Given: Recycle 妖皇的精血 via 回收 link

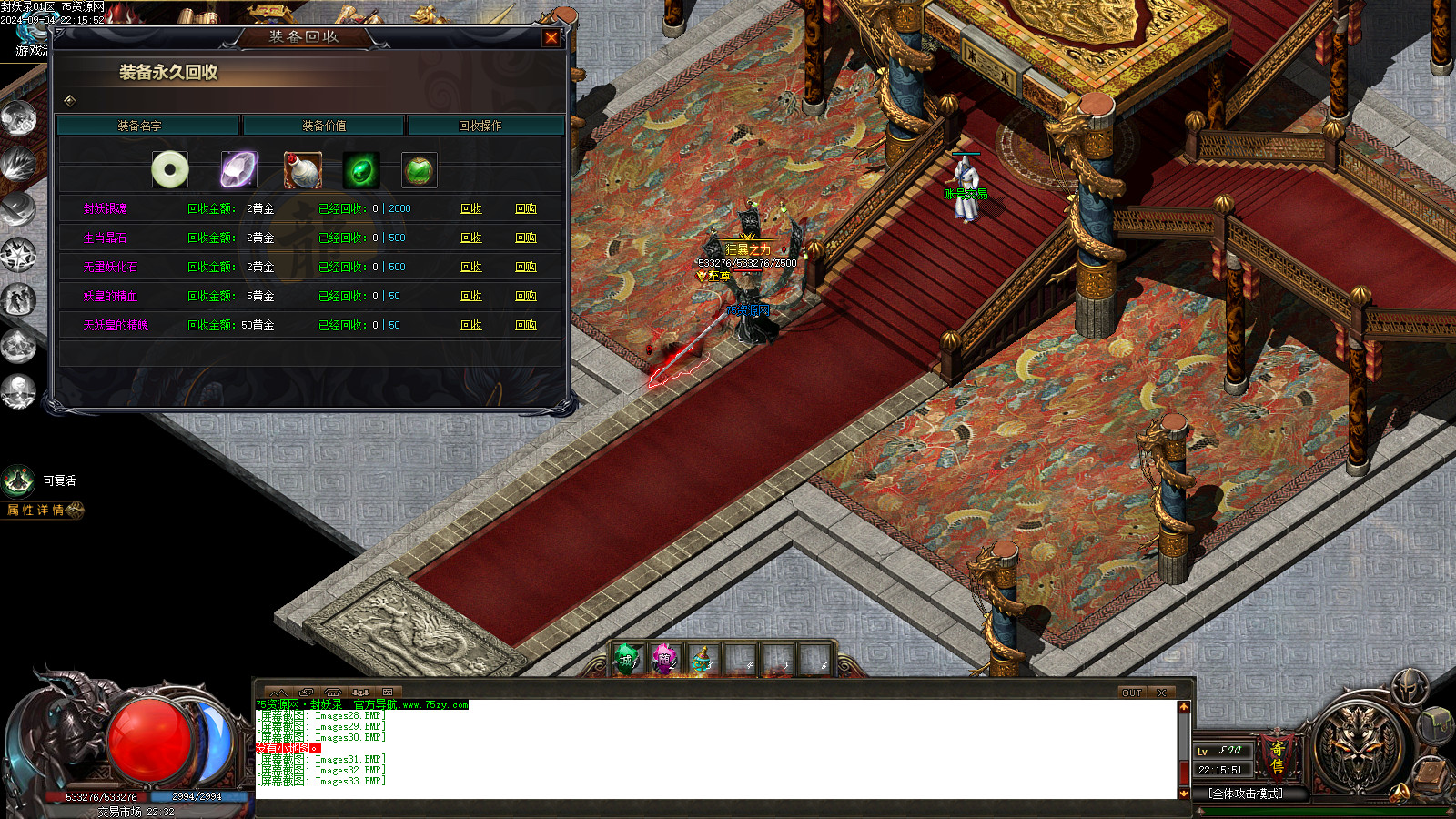Looking at the screenshot, I should (x=471, y=296).
